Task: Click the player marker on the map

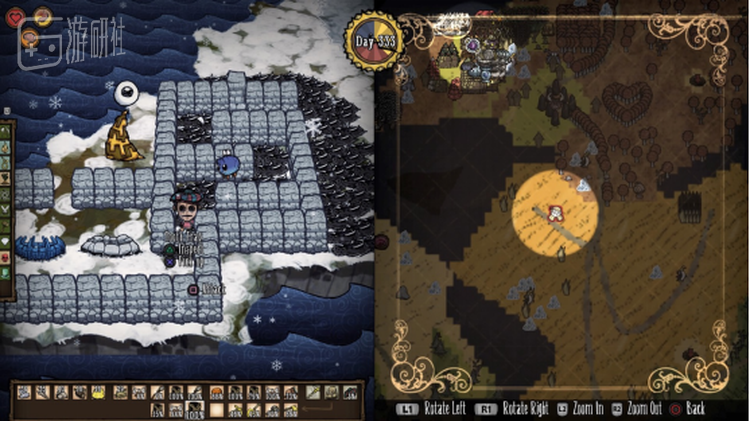Action: coord(552,211)
